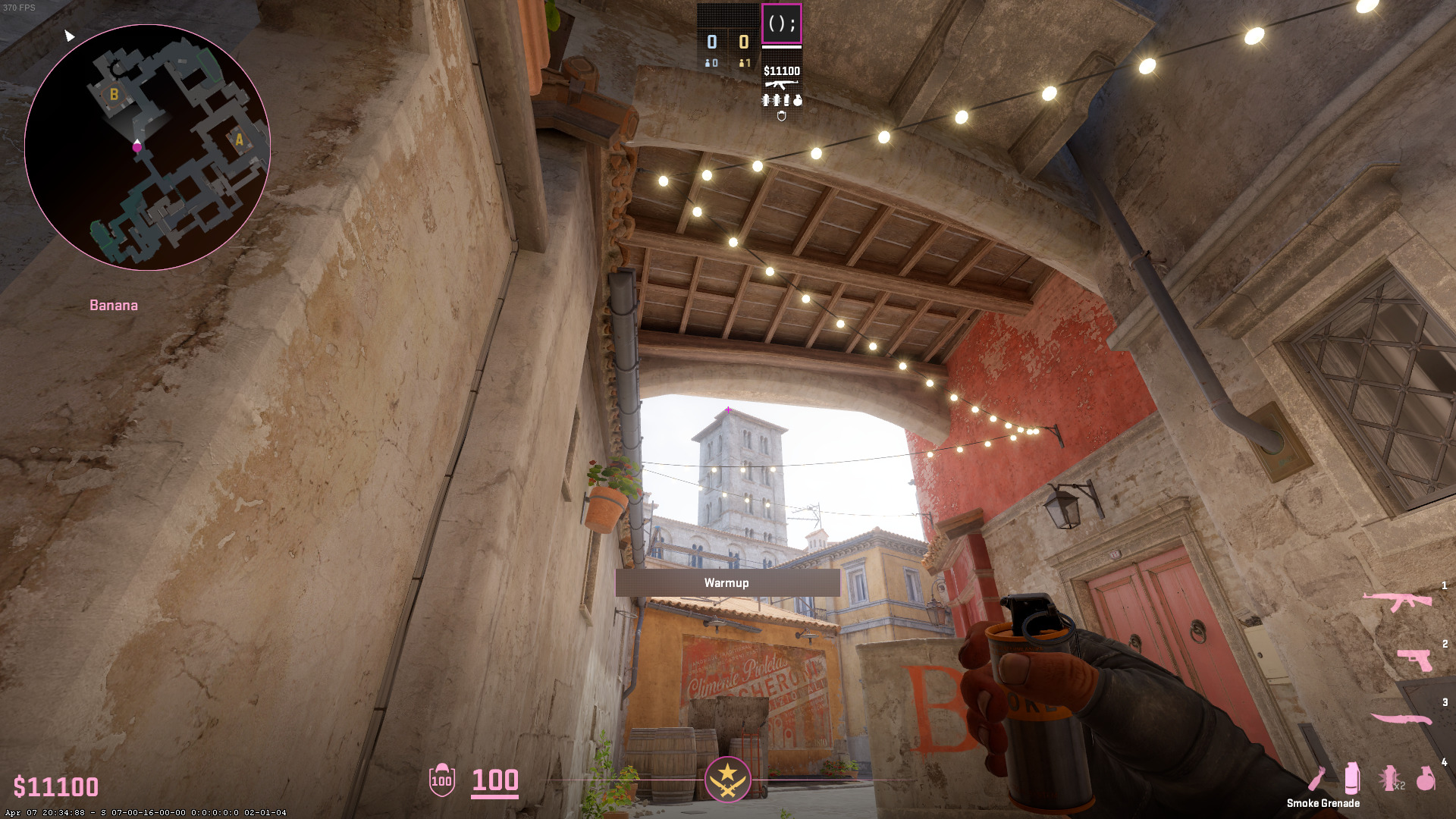Click the player avatar with pink border

click(781, 24)
